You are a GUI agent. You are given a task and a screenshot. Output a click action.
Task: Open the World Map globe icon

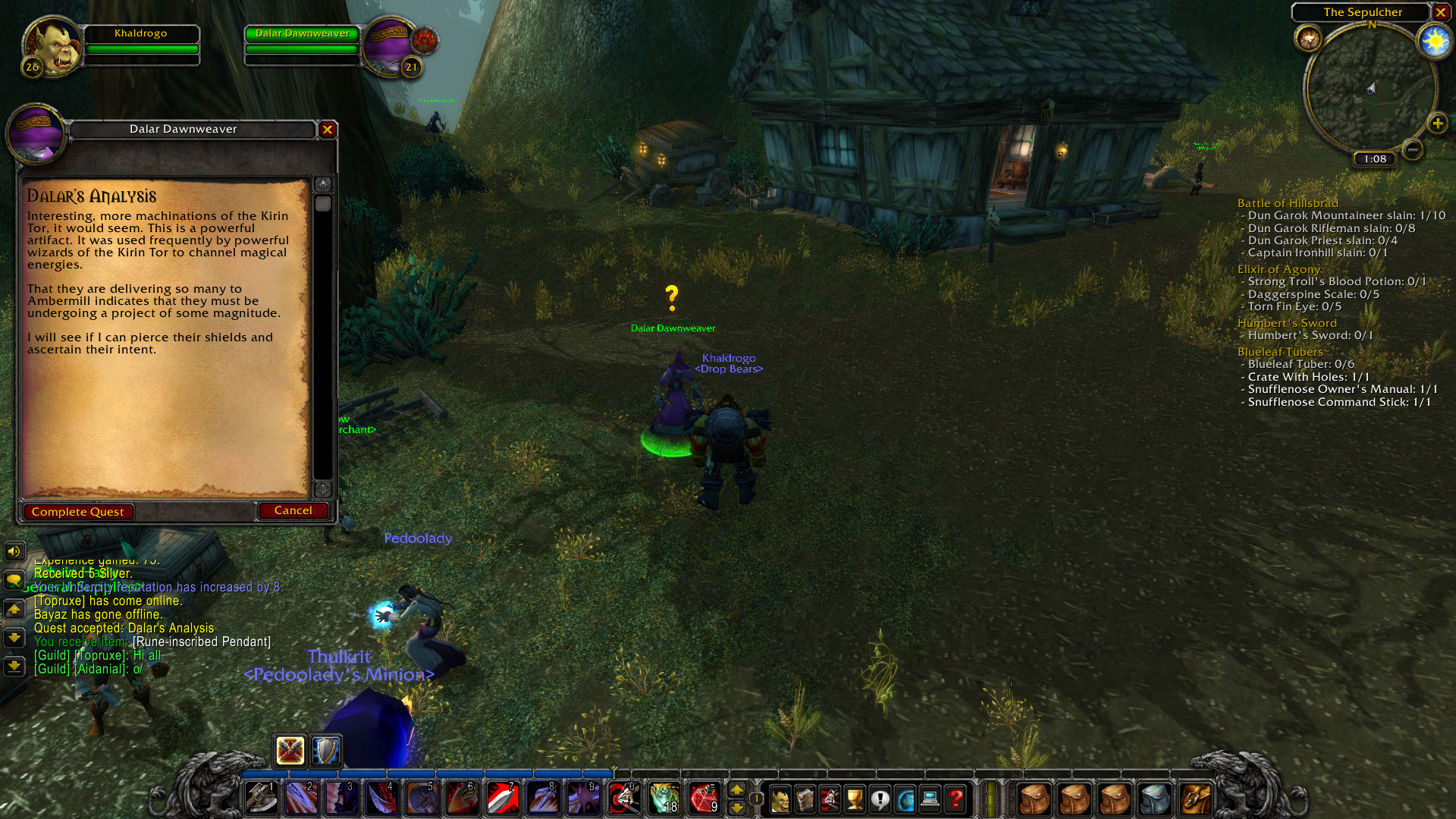click(905, 798)
